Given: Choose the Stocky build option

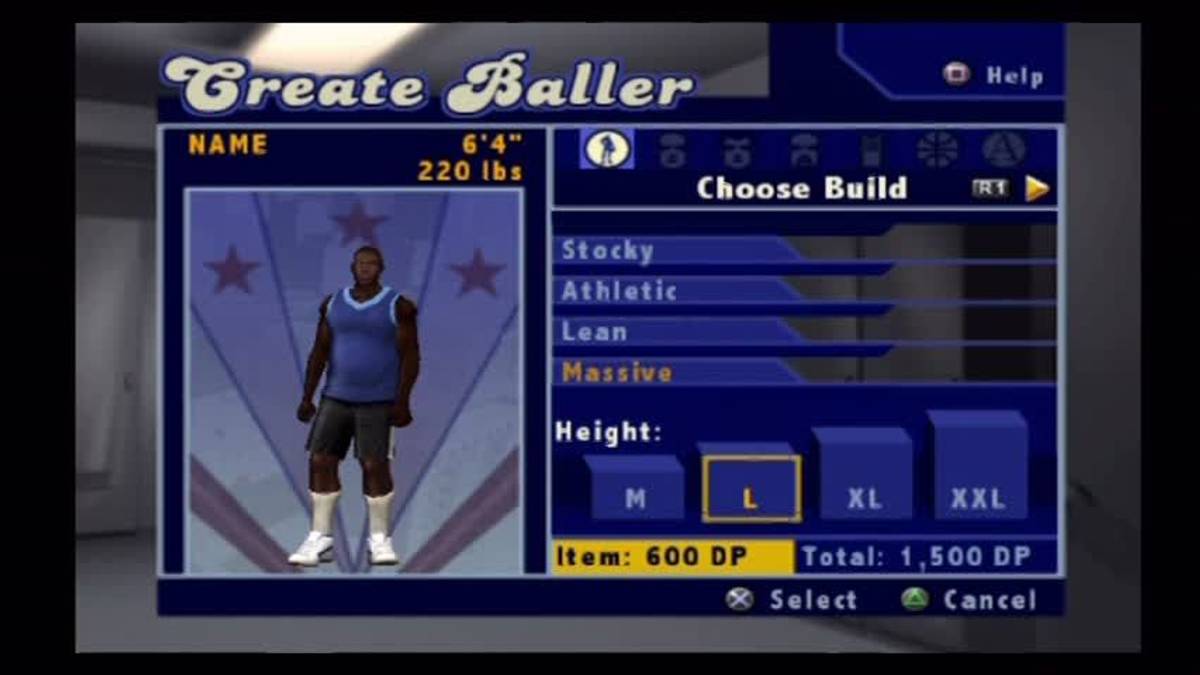Looking at the screenshot, I should click(x=608, y=250).
